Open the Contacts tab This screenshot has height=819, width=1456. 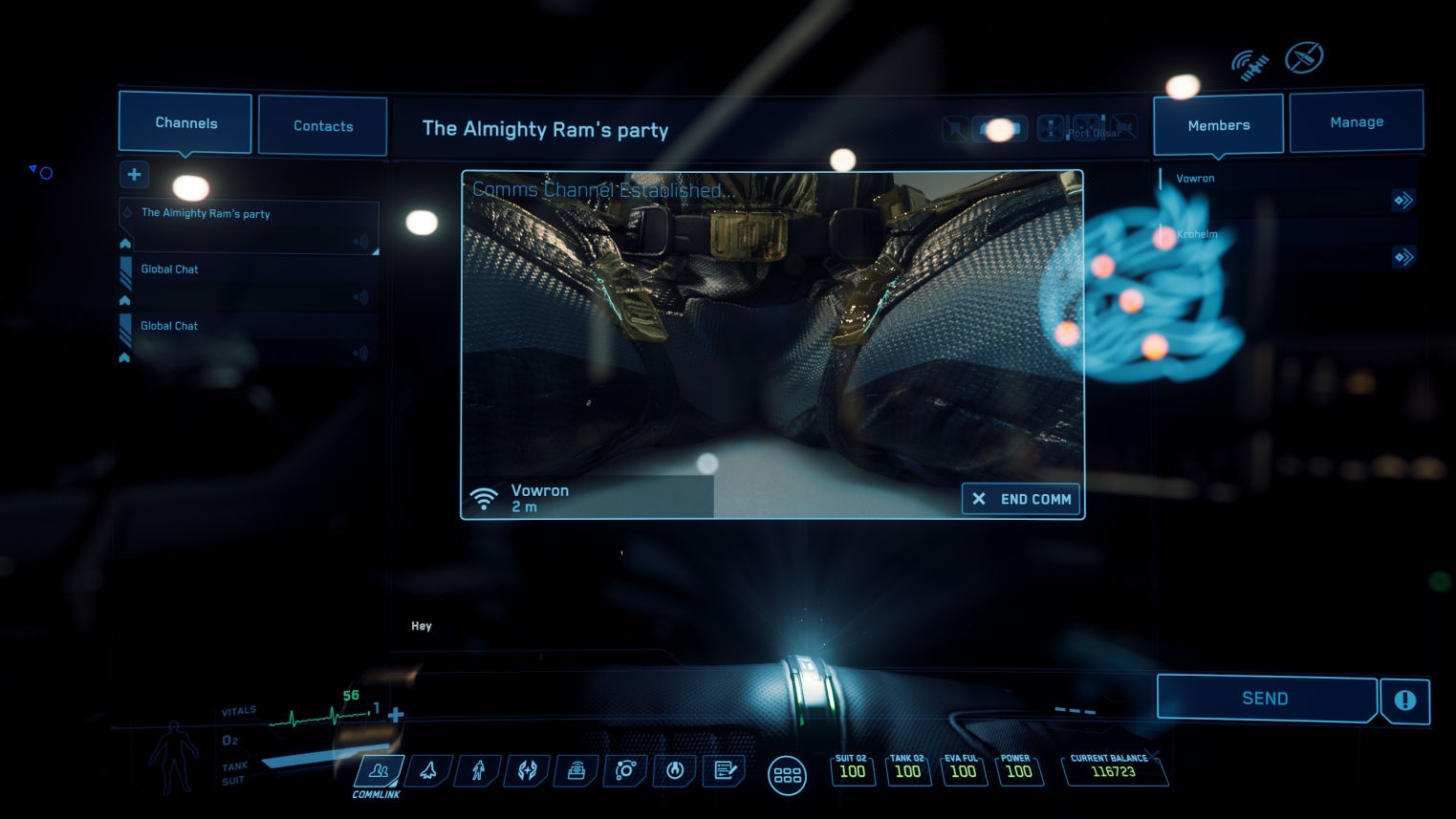pyautogui.click(x=323, y=126)
